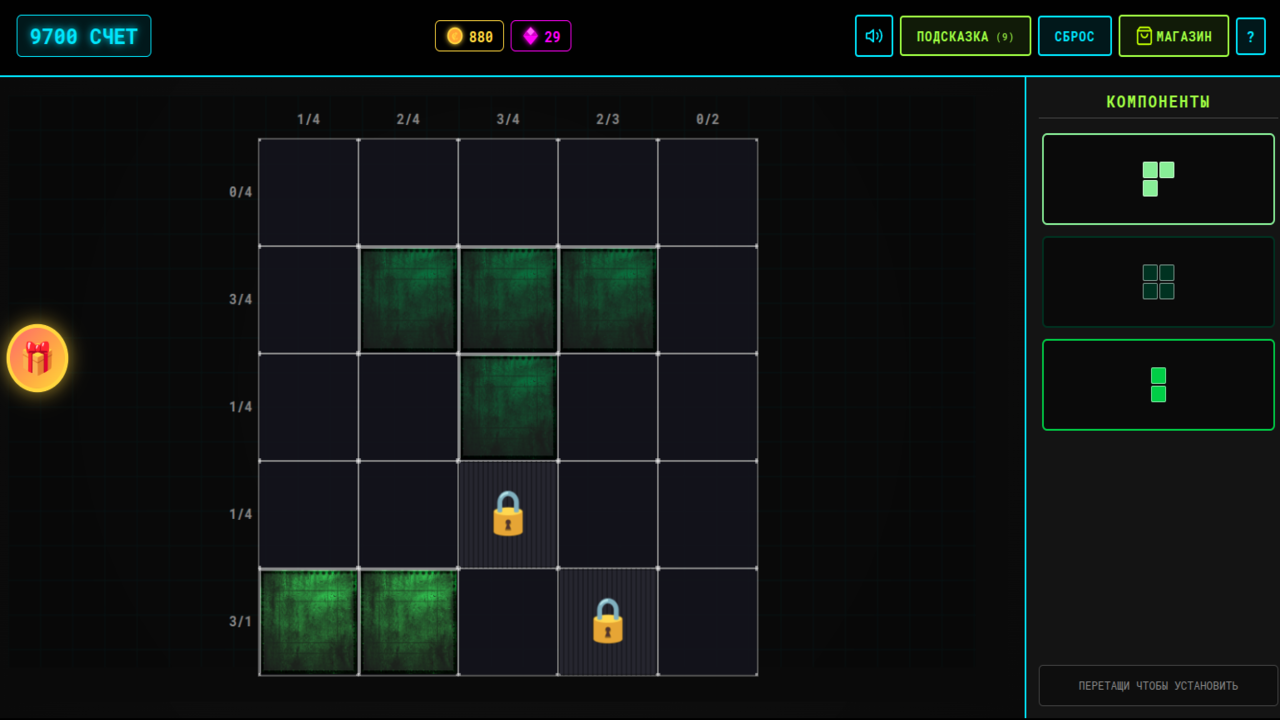This screenshot has width=1280, height=720.
Task: Open help via the question mark icon
Action: tap(1250, 35)
